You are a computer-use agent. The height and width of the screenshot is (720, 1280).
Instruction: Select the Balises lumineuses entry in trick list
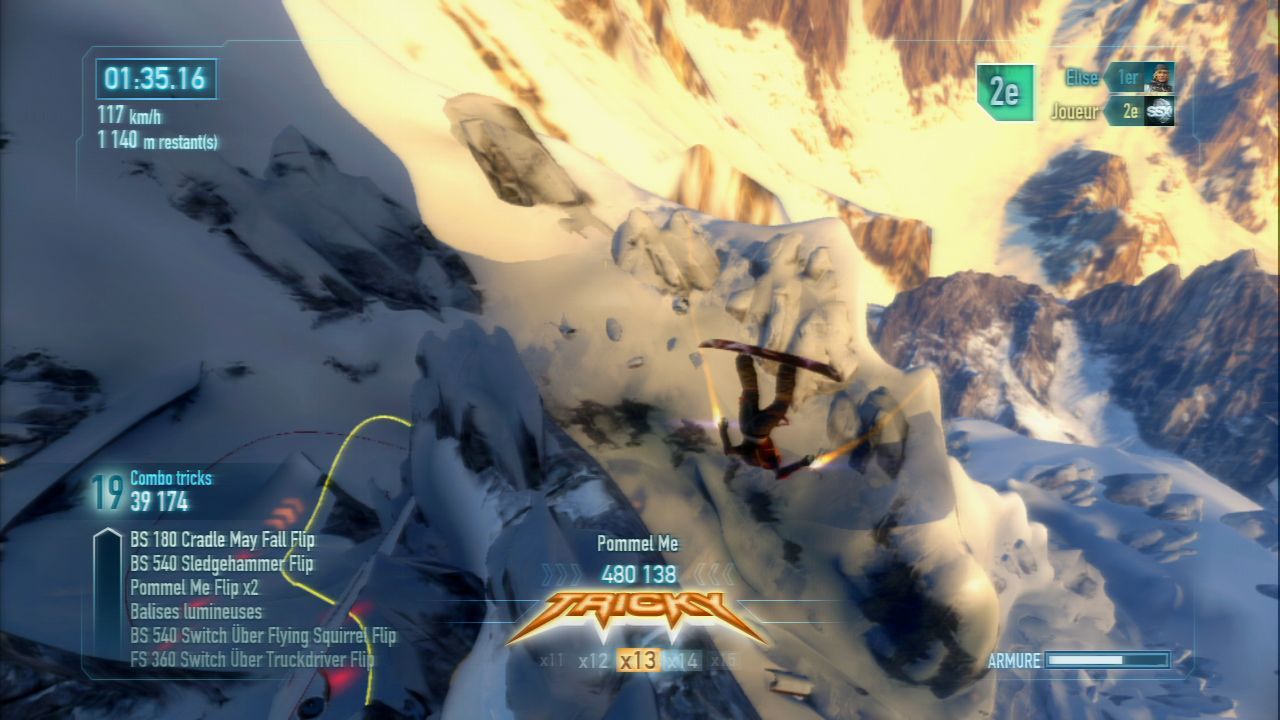tap(196, 611)
